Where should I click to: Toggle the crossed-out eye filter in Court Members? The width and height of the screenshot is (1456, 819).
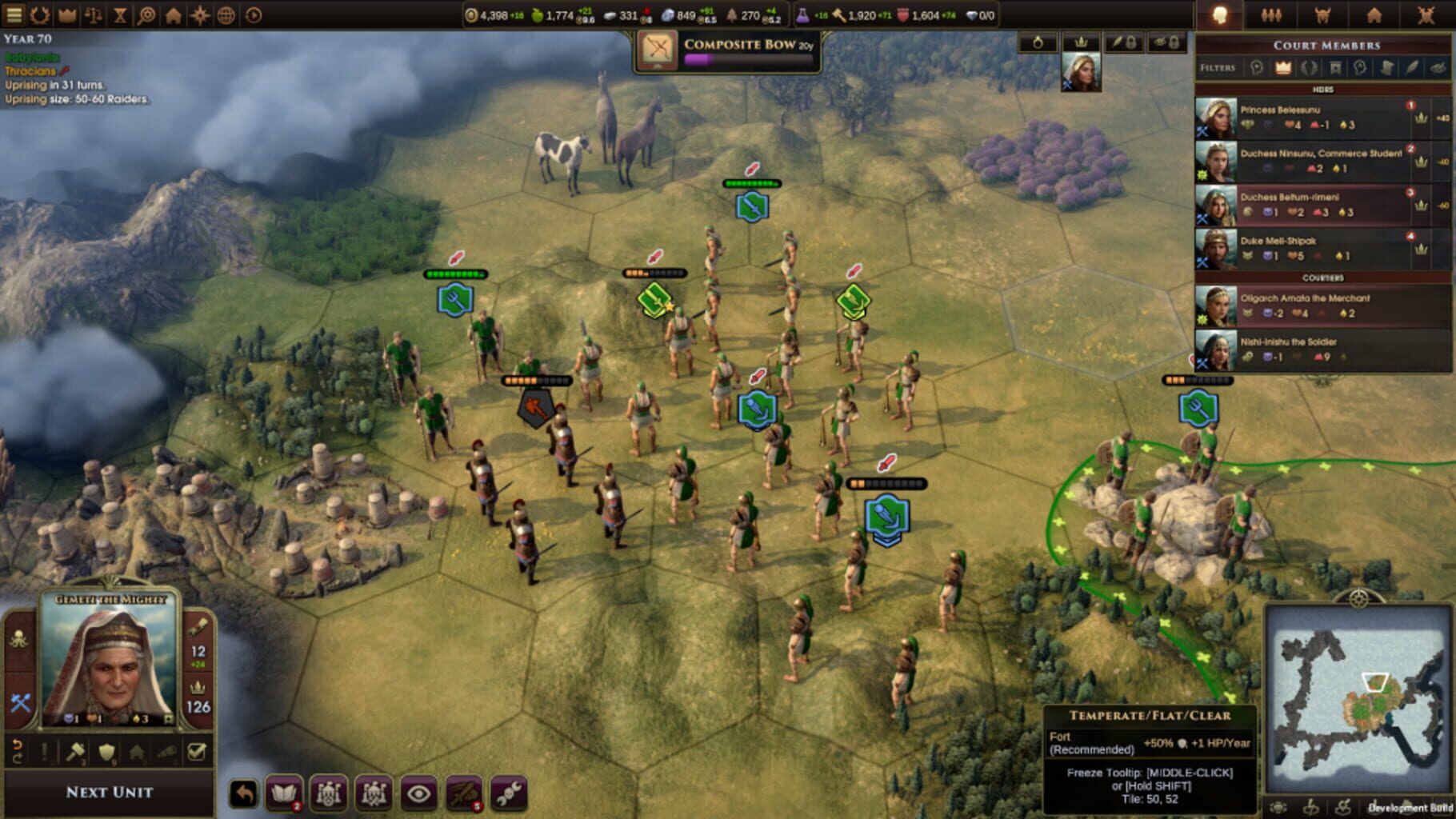point(1438,68)
